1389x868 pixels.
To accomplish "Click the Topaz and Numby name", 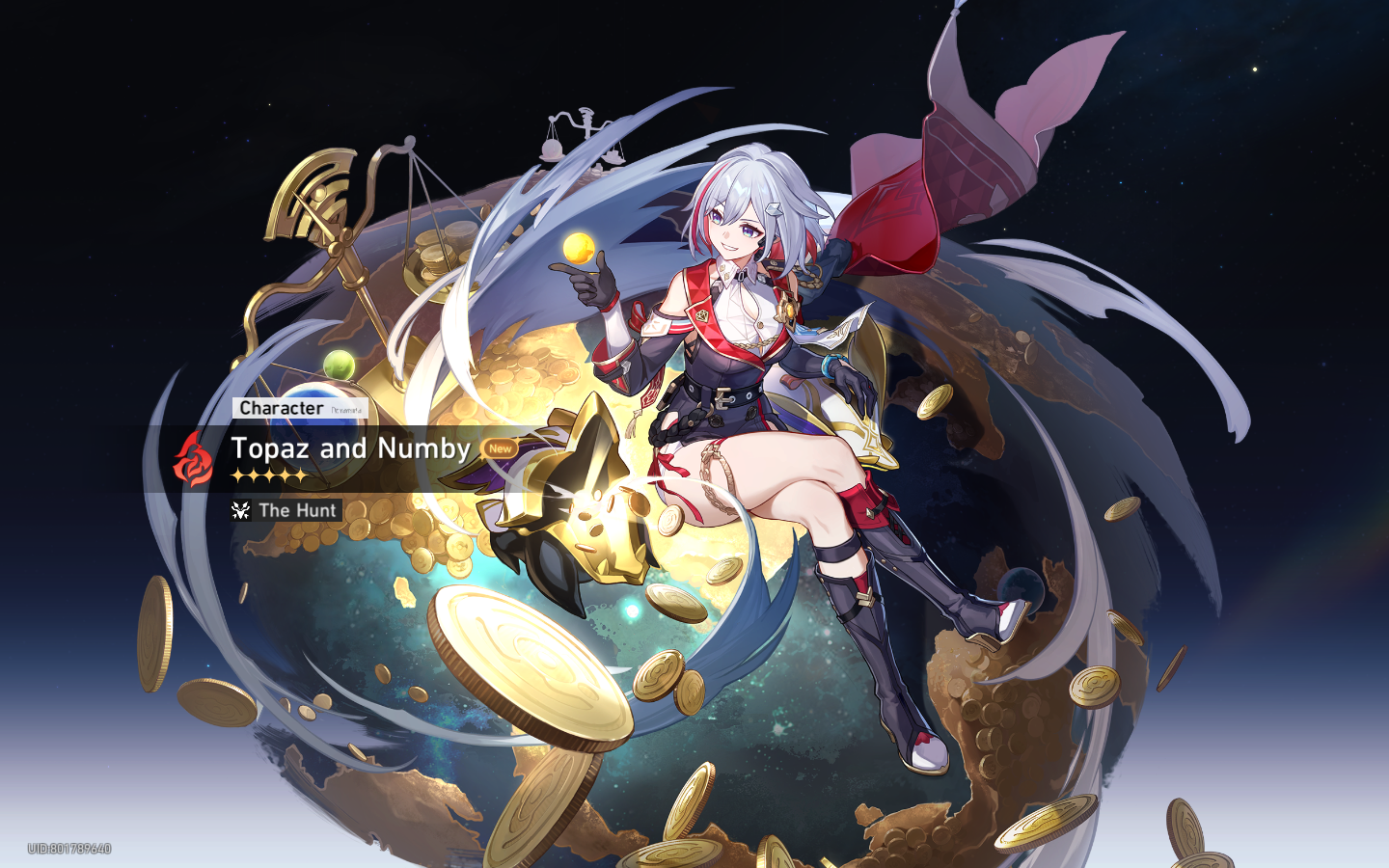I will 350,448.
